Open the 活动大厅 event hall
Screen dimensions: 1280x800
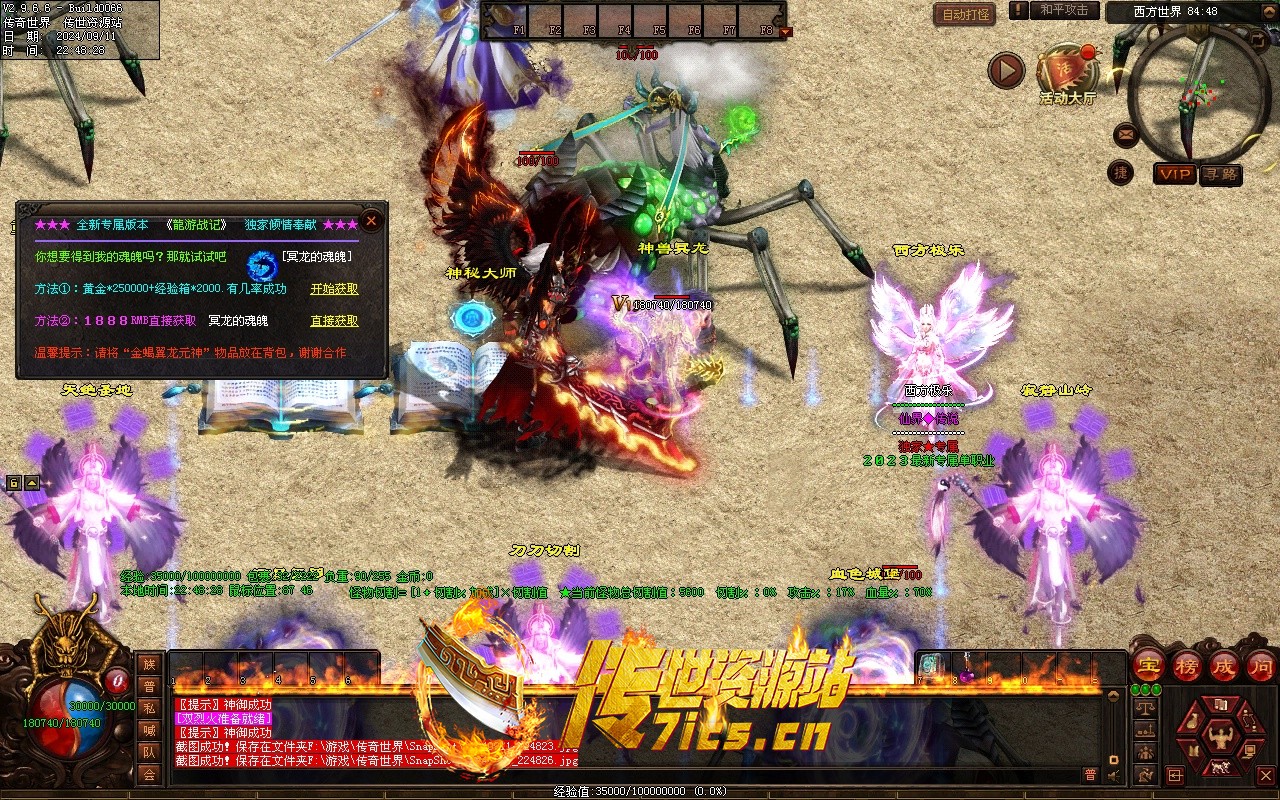click(1067, 73)
